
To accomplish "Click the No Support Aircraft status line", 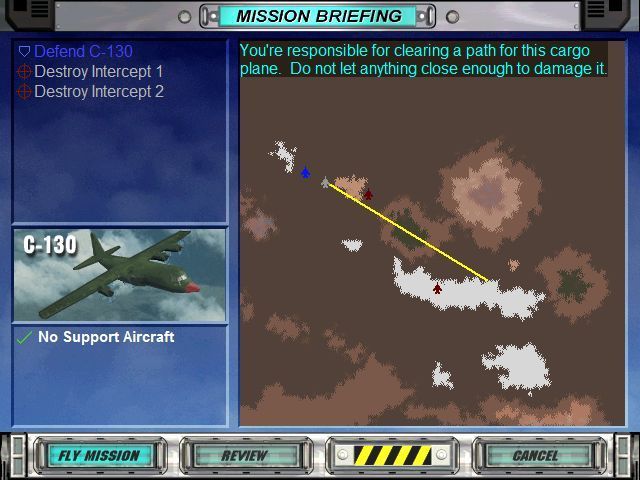I will [x=105, y=337].
